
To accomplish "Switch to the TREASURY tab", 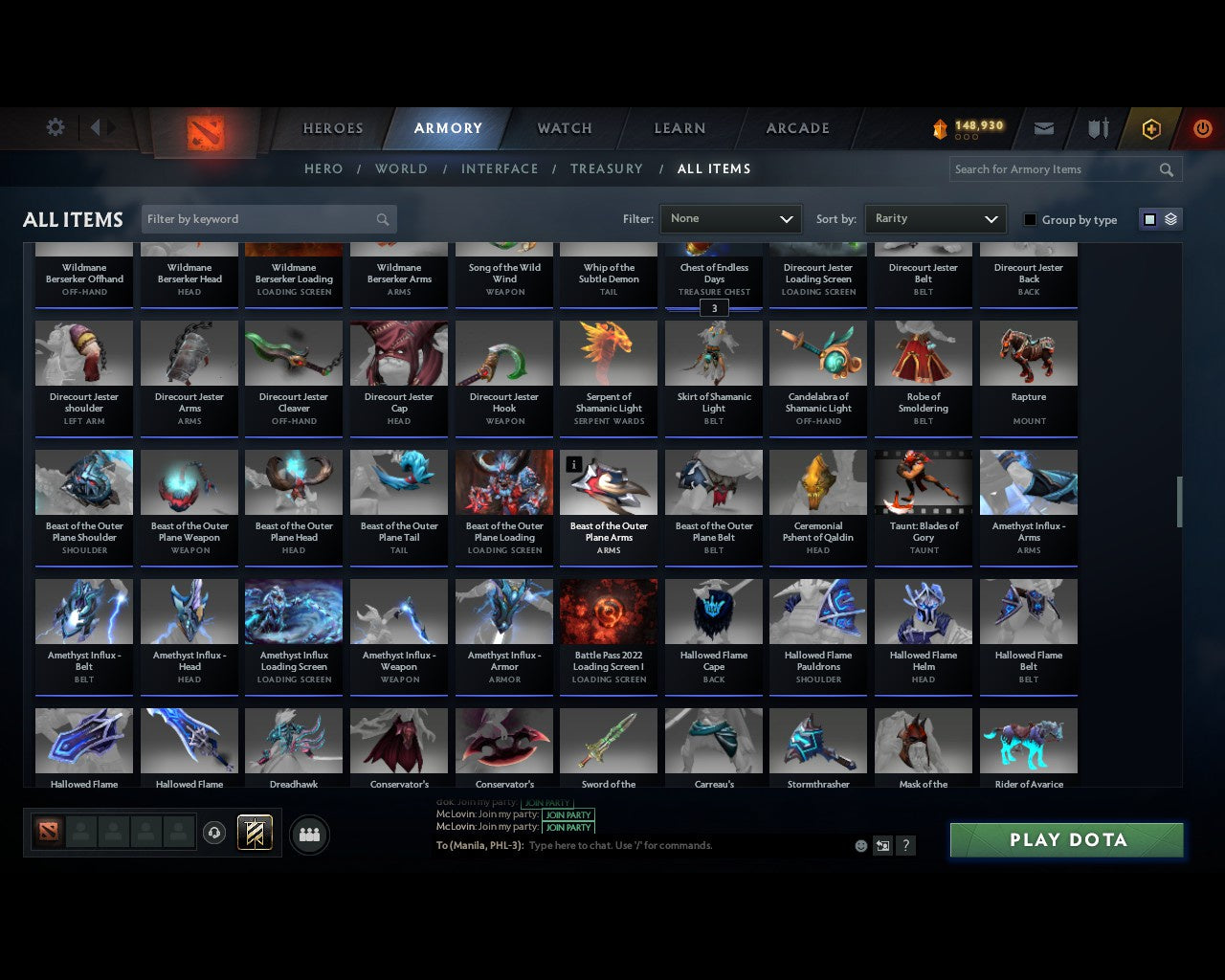I will tap(607, 168).
